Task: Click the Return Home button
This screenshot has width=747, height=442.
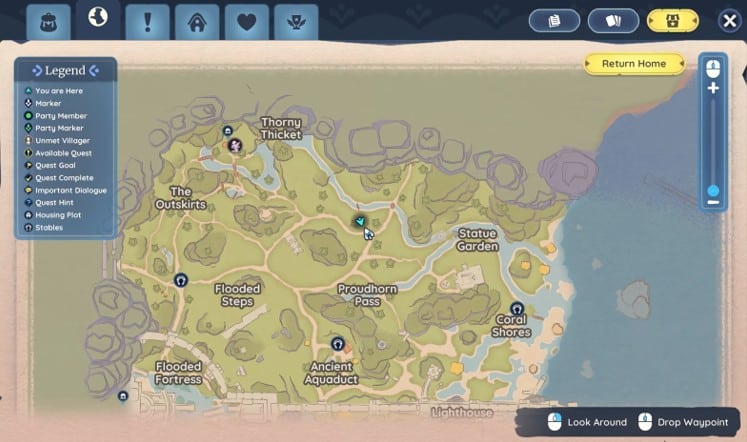Action: (634, 64)
